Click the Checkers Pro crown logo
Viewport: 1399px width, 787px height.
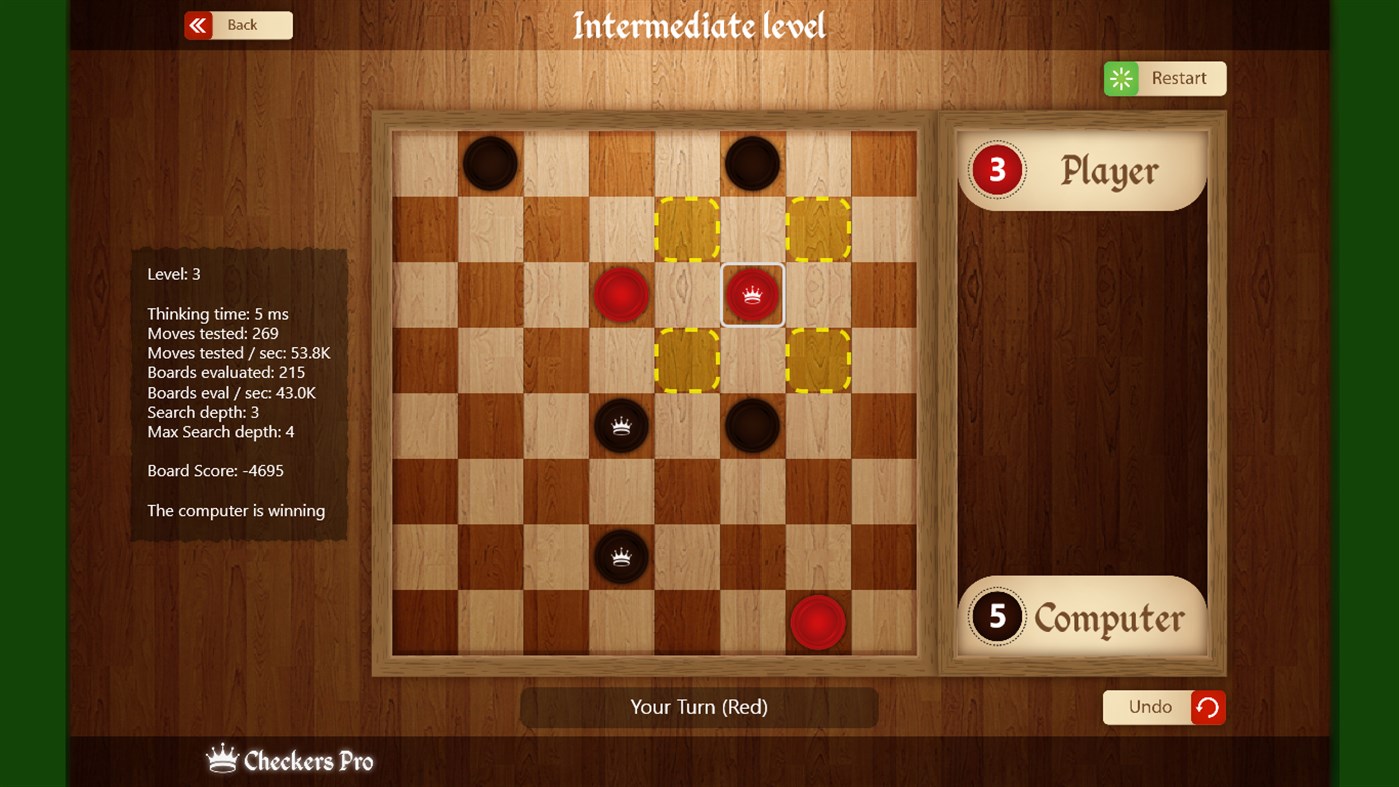223,757
